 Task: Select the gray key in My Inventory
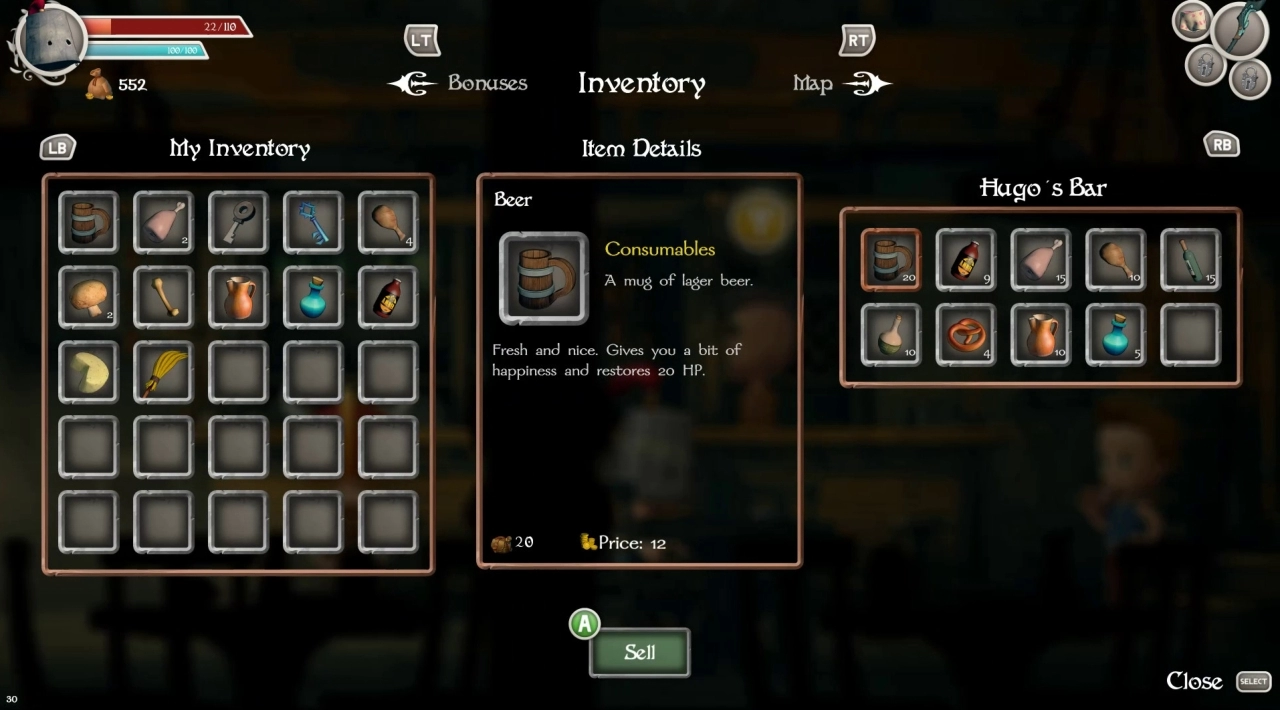tap(238, 222)
